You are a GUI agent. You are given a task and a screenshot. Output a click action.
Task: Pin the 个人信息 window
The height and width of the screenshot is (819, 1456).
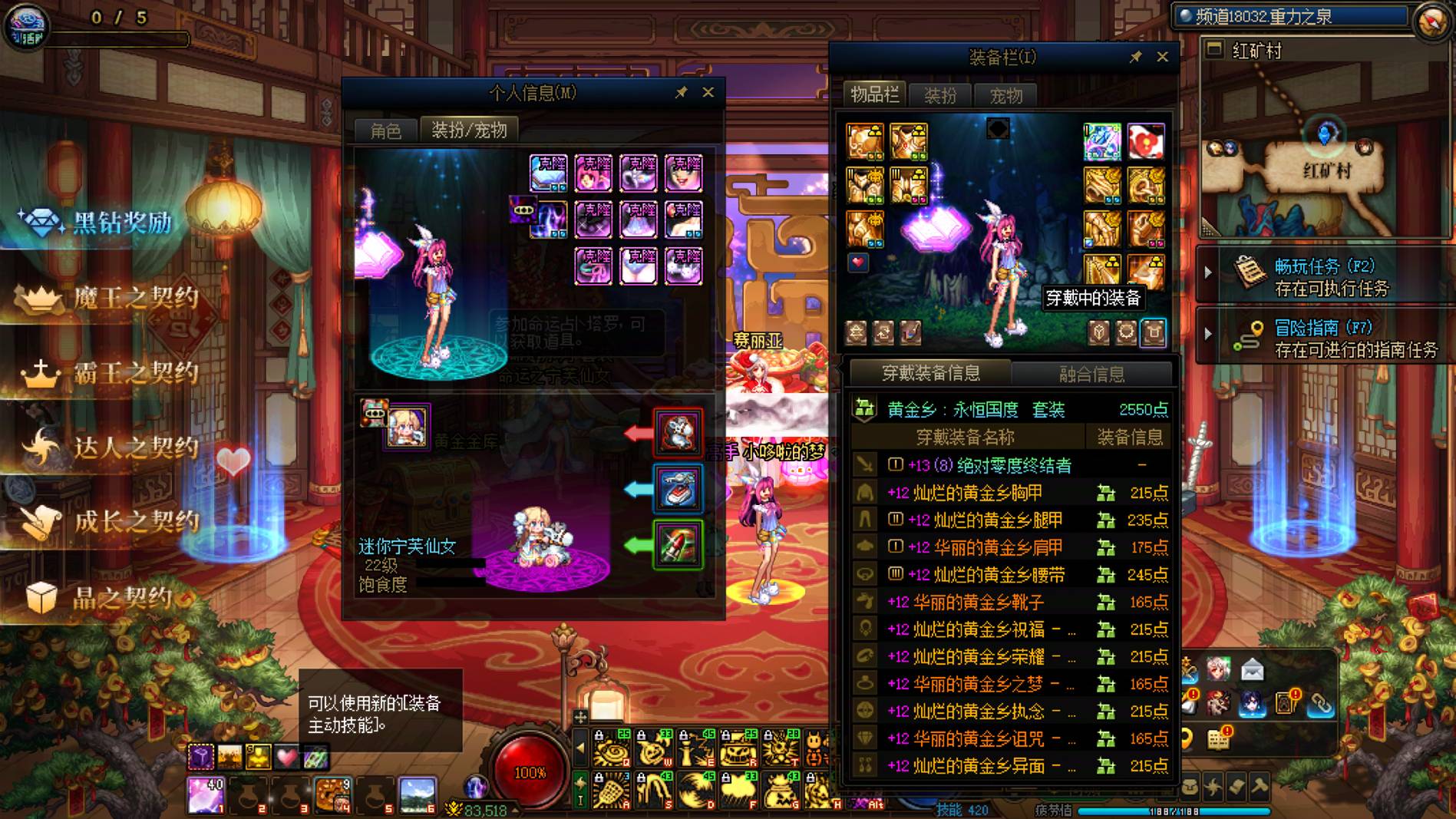pyautogui.click(x=680, y=92)
